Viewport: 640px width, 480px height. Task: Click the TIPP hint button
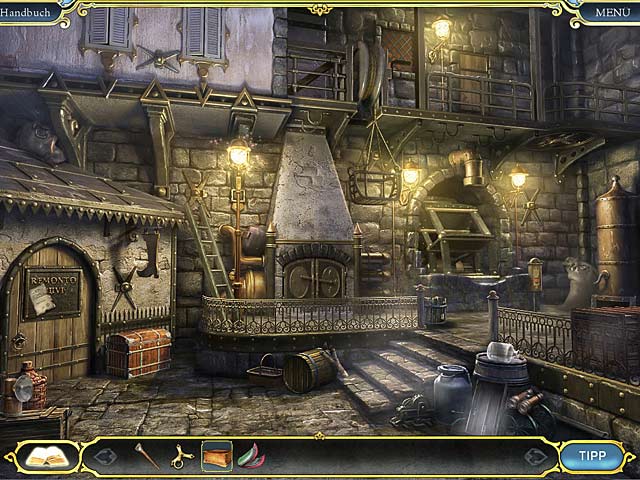pos(593,456)
